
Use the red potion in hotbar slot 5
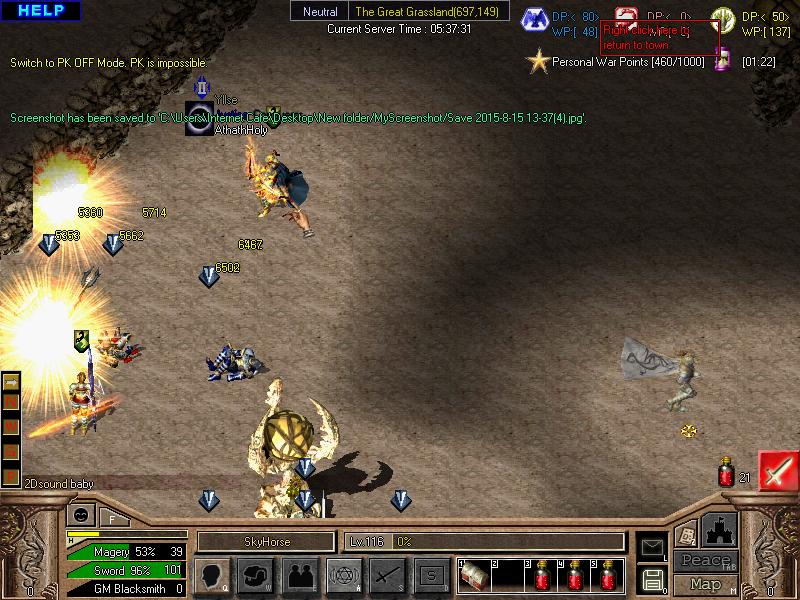pos(606,577)
